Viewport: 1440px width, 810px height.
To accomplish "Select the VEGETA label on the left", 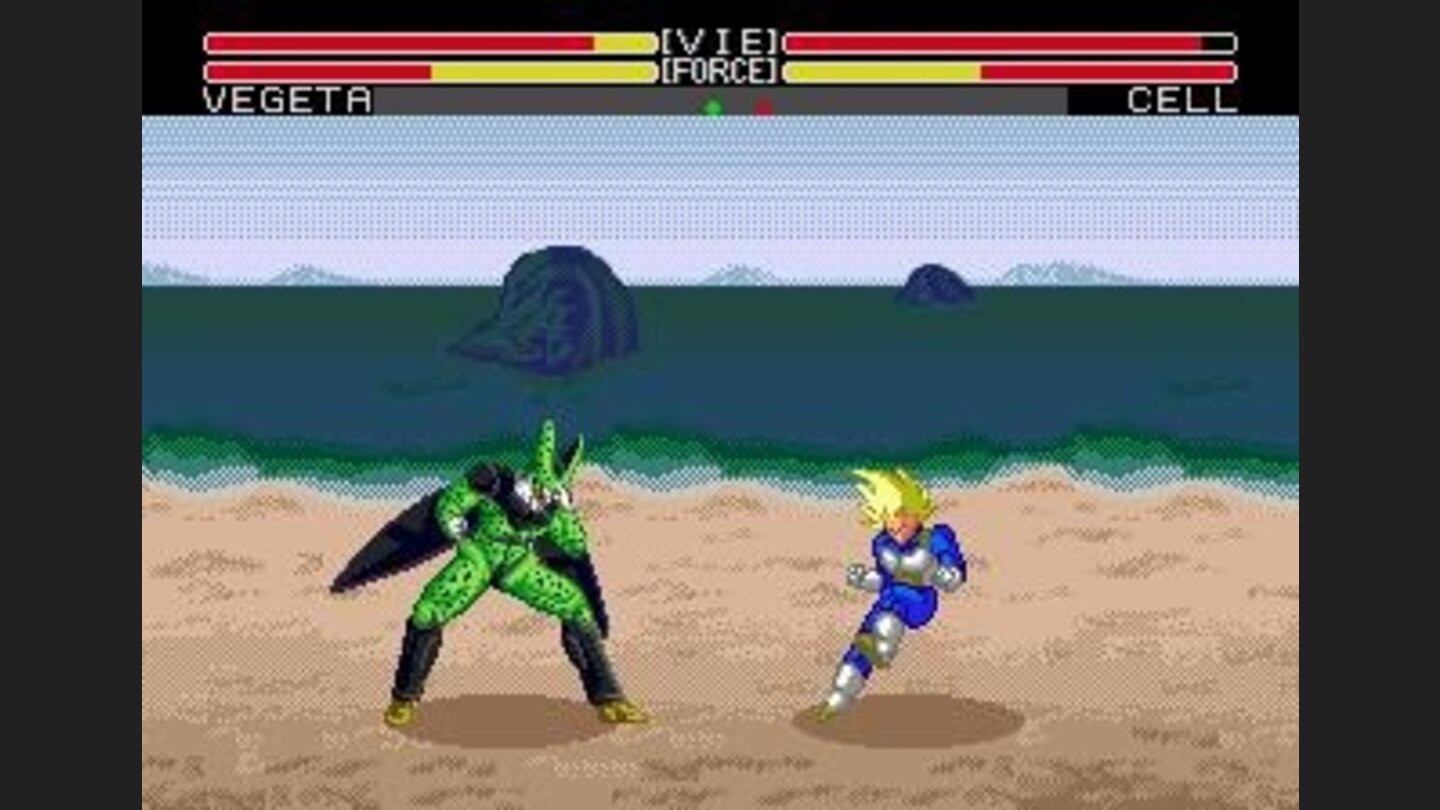I will coord(285,99).
